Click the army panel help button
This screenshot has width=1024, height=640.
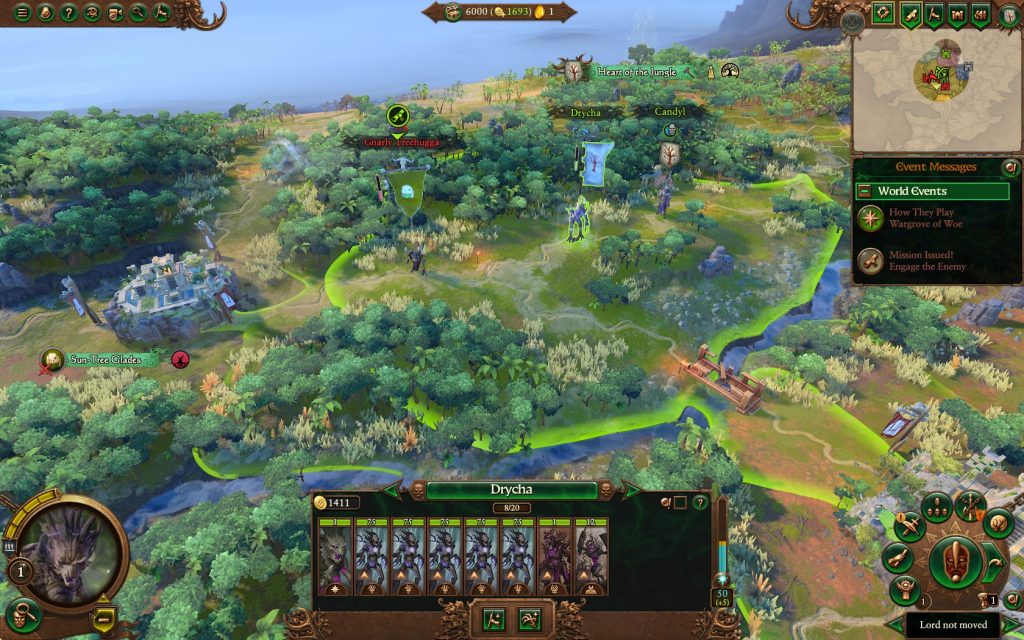[x=700, y=503]
